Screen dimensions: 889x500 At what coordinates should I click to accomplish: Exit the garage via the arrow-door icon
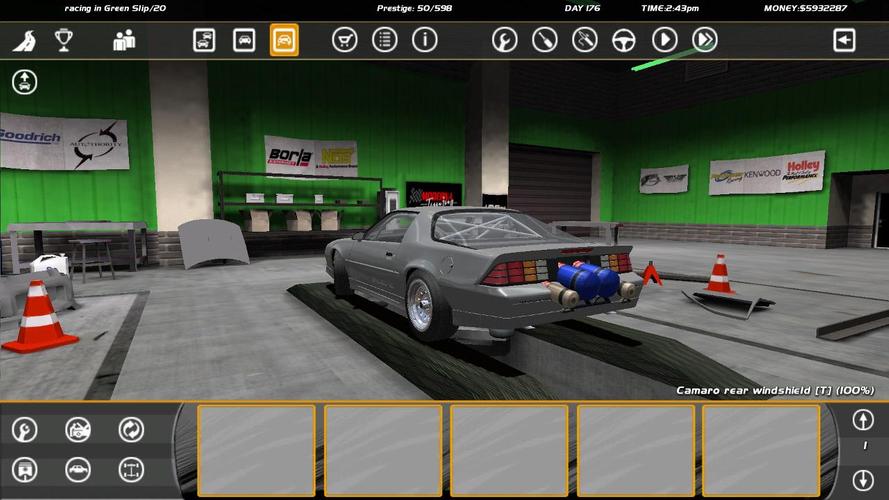[845, 40]
